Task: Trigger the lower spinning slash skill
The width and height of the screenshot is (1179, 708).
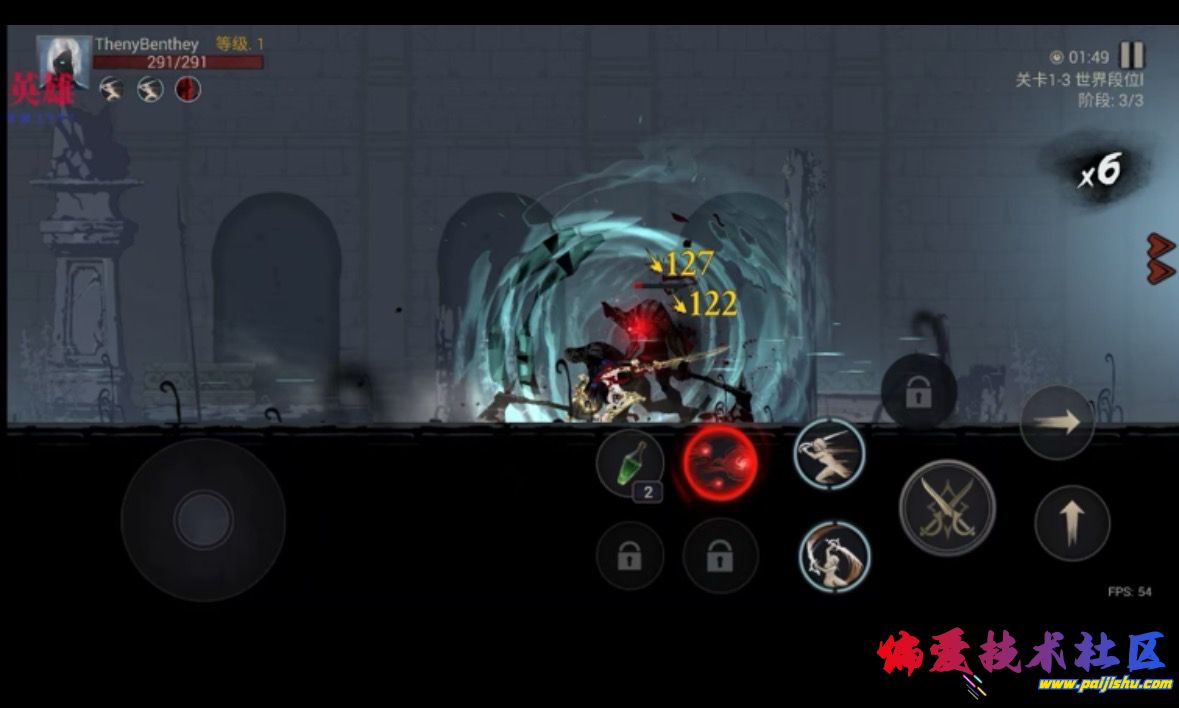Action: point(834,556)
